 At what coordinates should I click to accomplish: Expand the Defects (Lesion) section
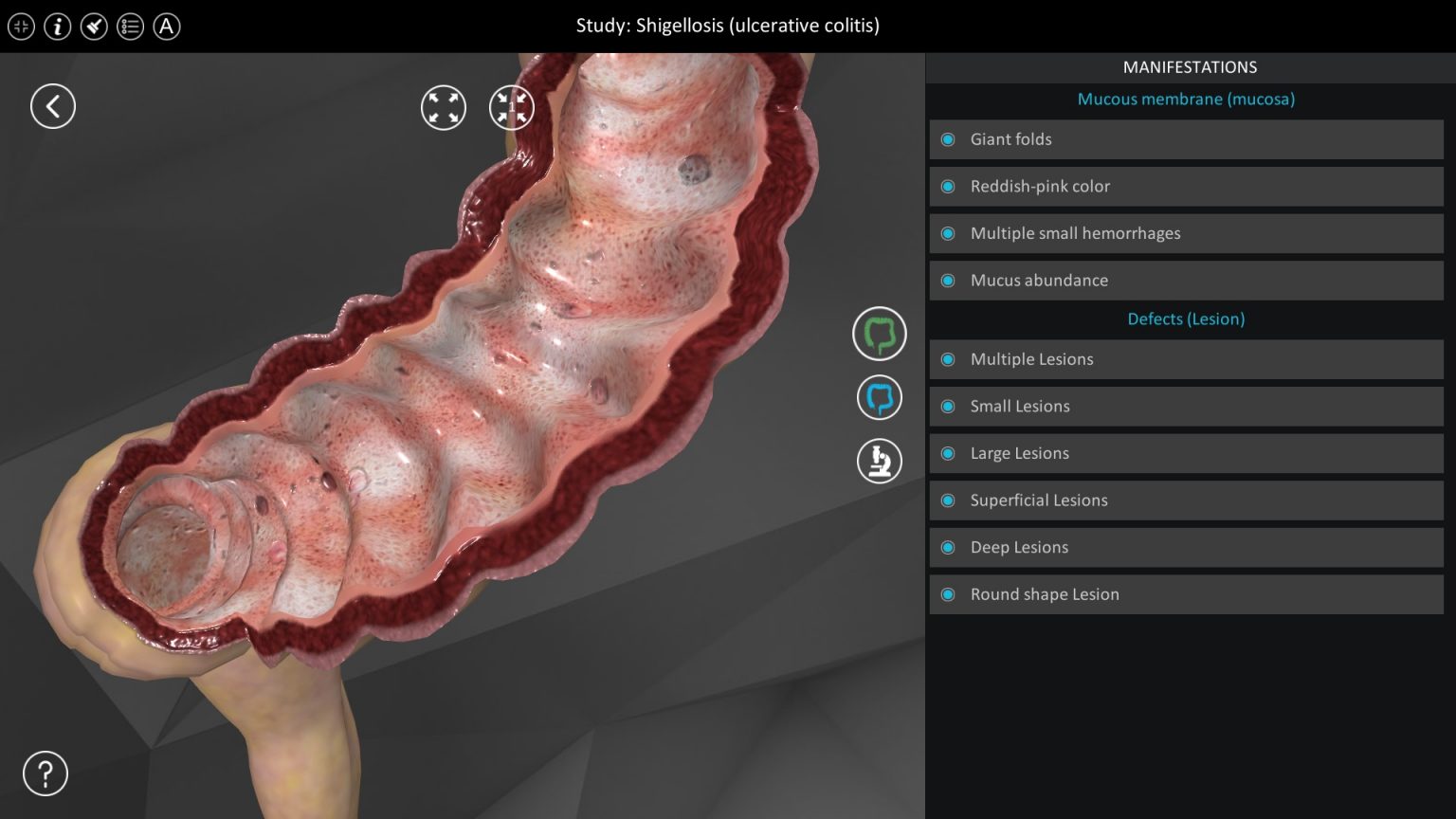1186,318
